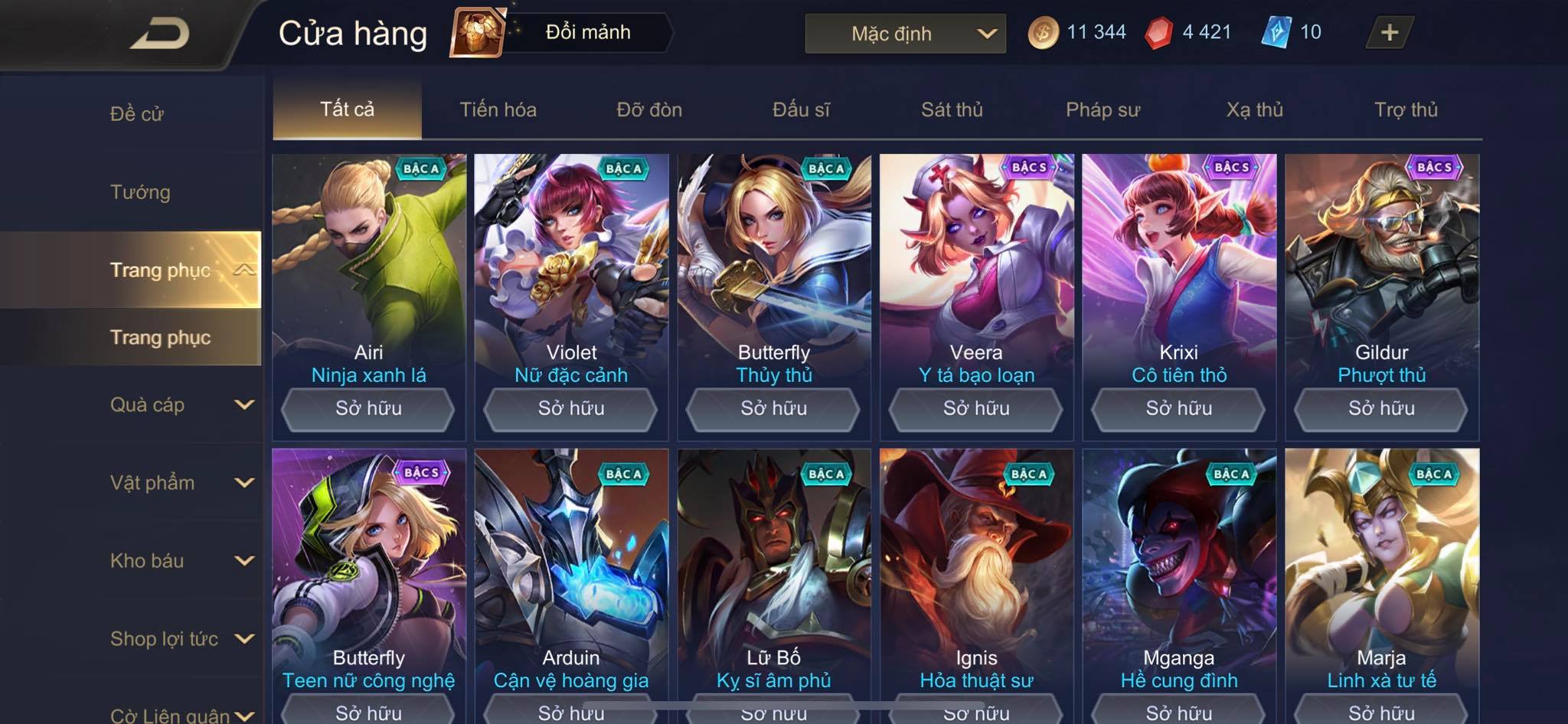Select the Airi Ninja xanh lá skin card
This screenshot has height=724, width=1568.
pos(368,268)
